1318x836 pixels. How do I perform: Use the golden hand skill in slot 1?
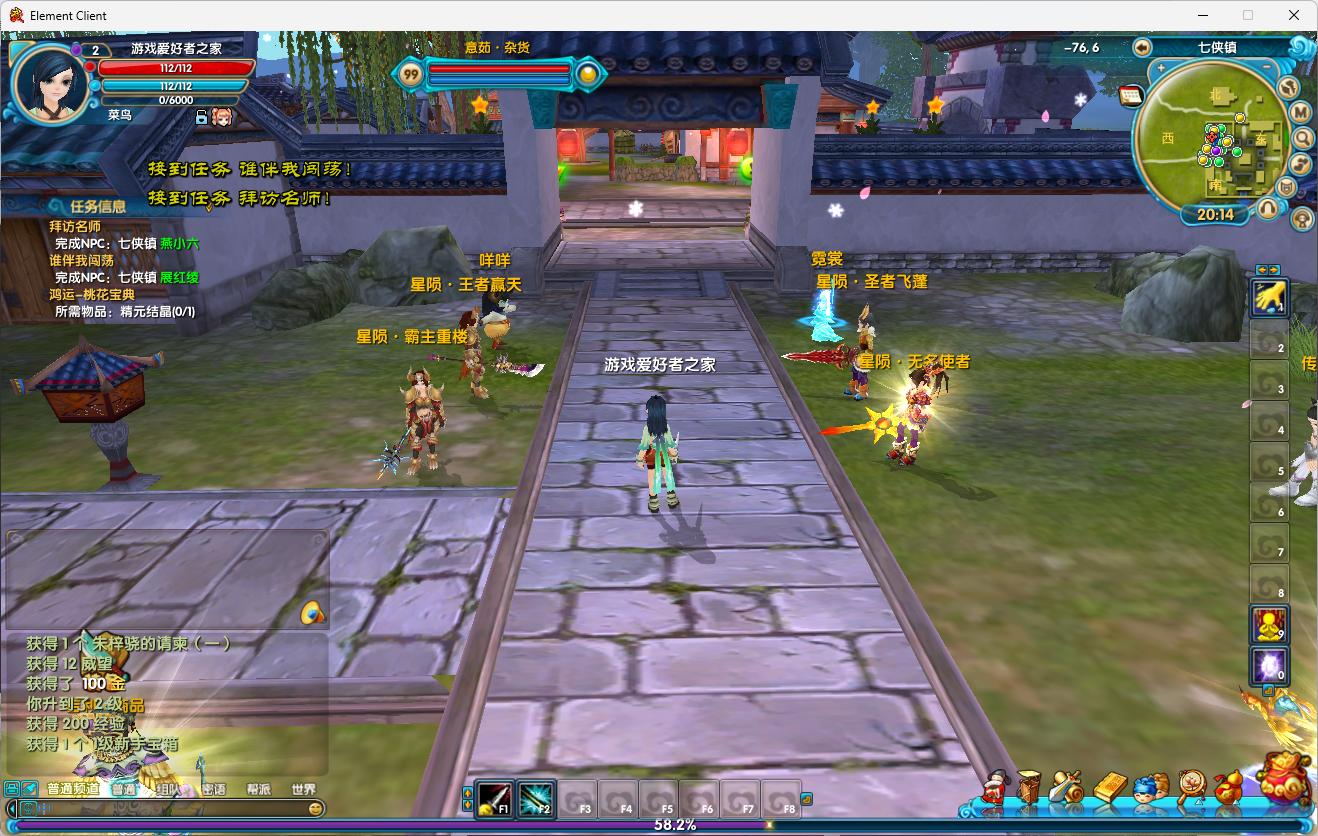click(x=1269, y=297)
